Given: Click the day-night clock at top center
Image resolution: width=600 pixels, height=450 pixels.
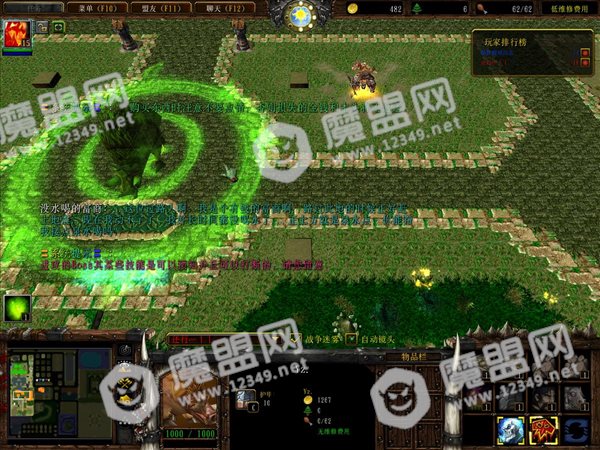Looking at the screenshot, I should click(299, 14).
